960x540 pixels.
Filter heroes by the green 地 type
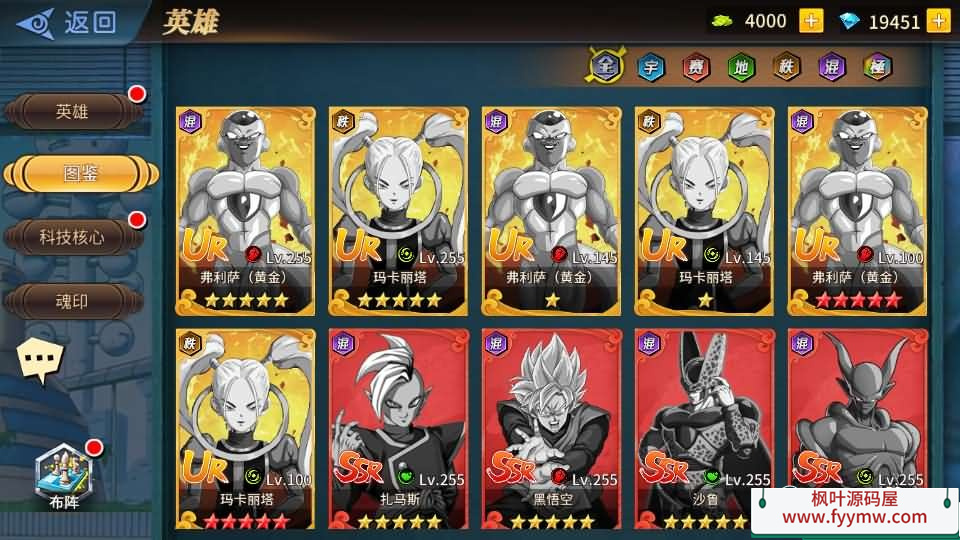(741, 67)
